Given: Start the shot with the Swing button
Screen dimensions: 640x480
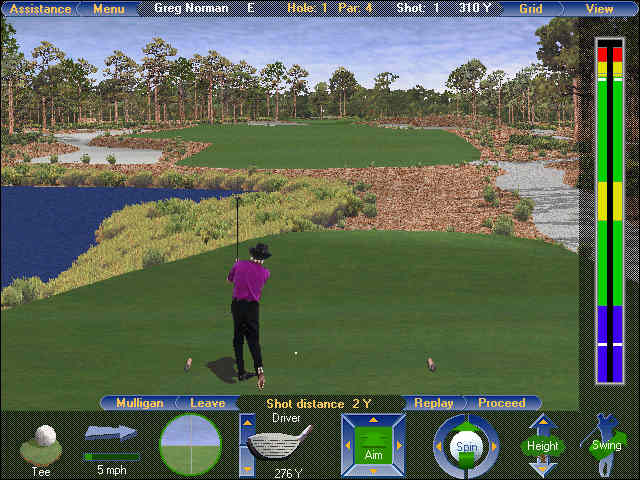Looking at the screenshot, I should (604, 445).
